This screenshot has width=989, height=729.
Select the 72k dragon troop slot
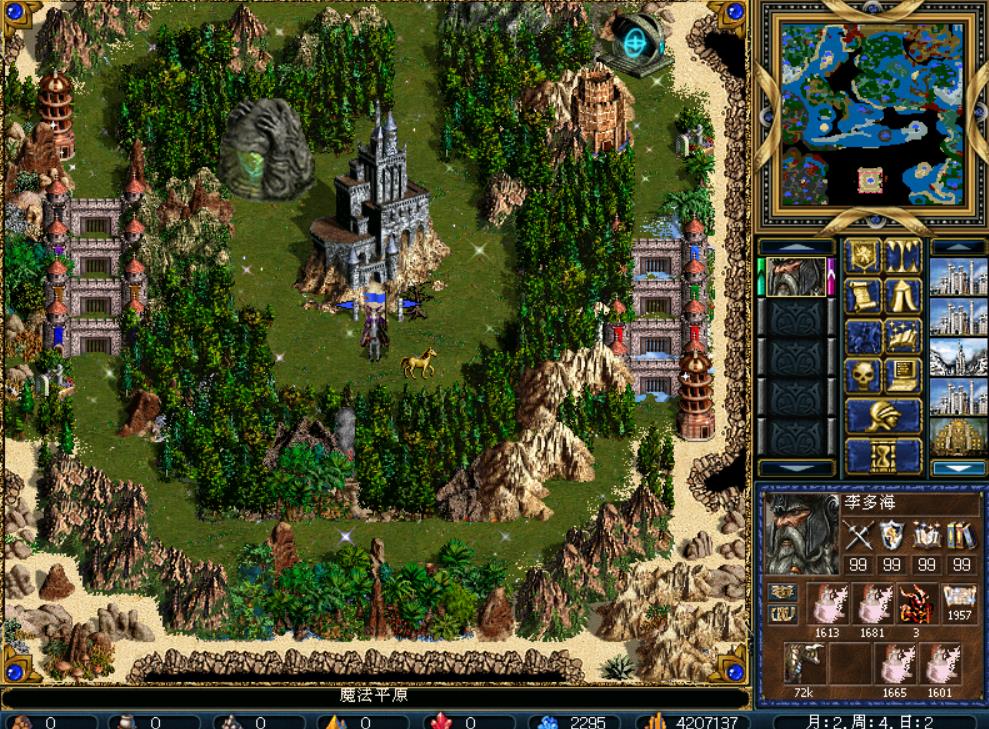tap(804, 663)
